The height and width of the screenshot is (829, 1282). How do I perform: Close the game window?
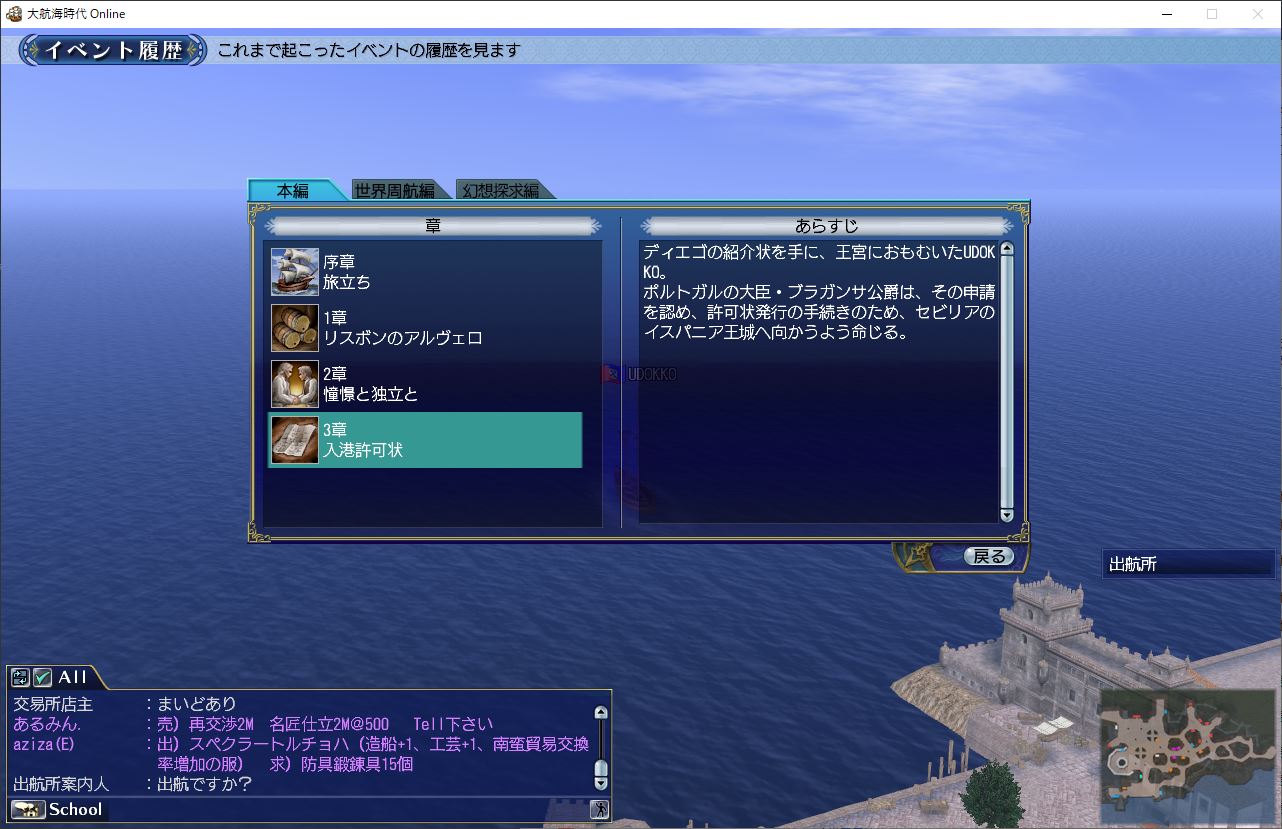(x=1258, y=14)
